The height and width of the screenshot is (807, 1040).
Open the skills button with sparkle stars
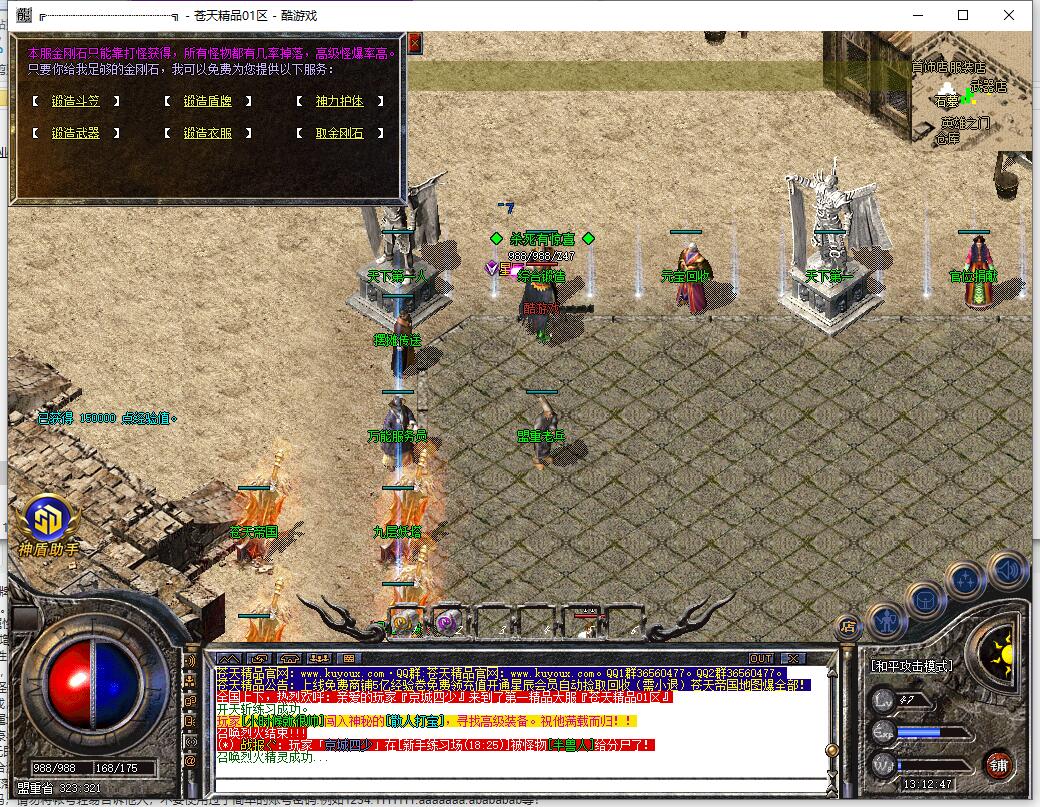(x=966, y=580)
